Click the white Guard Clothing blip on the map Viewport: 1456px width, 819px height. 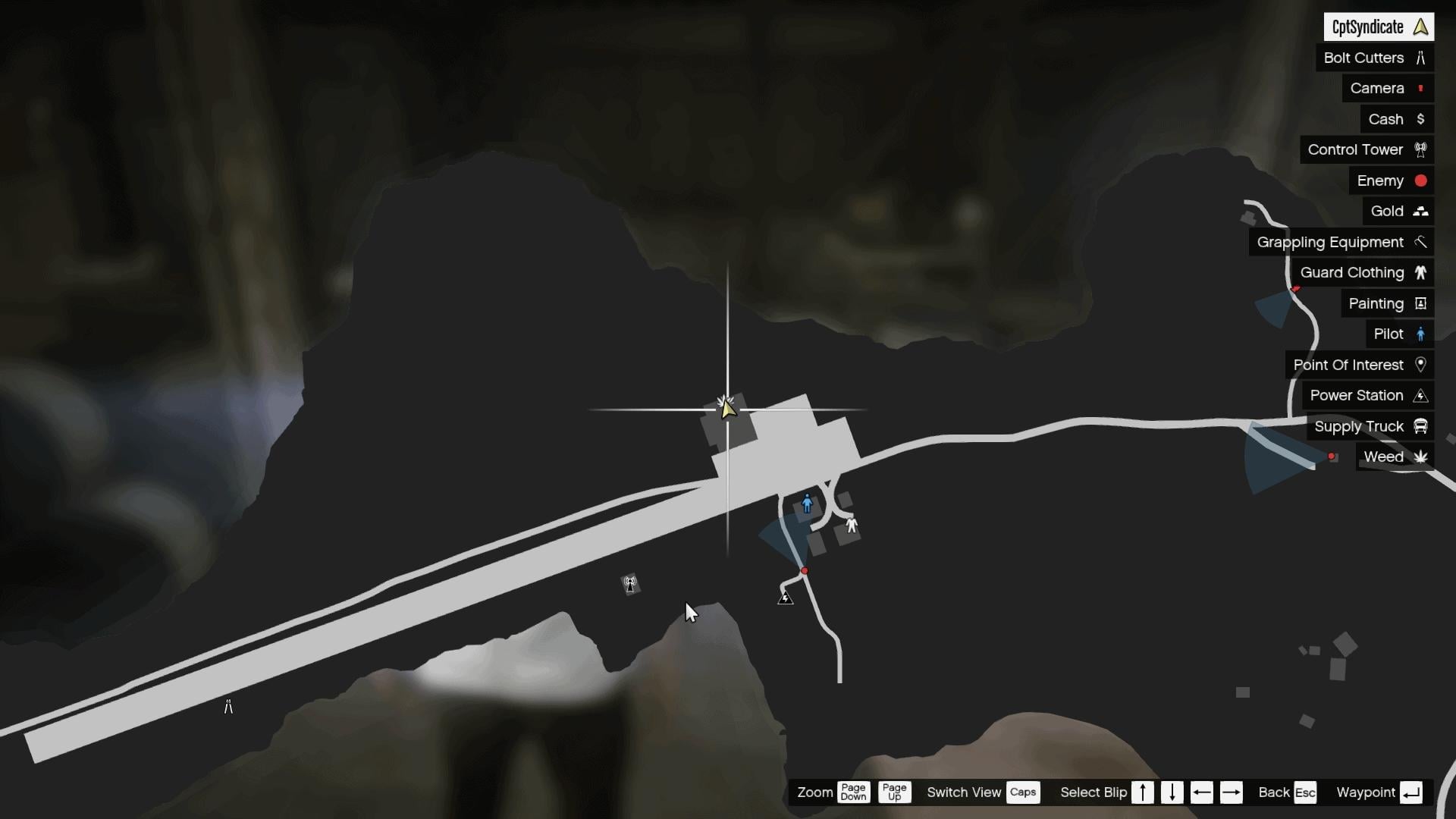click(851, 525)
